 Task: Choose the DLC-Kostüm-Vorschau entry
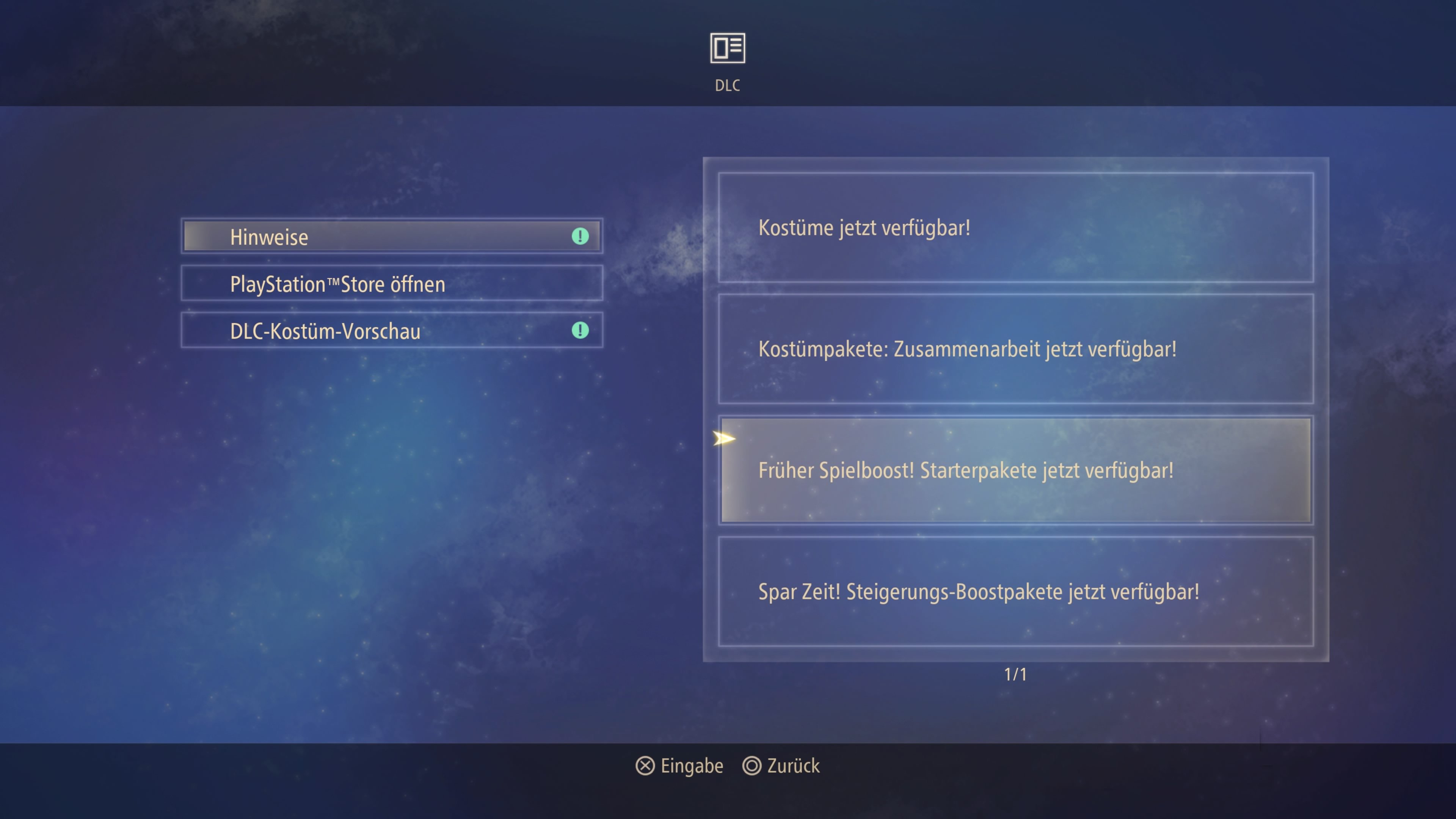tap(391, 331)
